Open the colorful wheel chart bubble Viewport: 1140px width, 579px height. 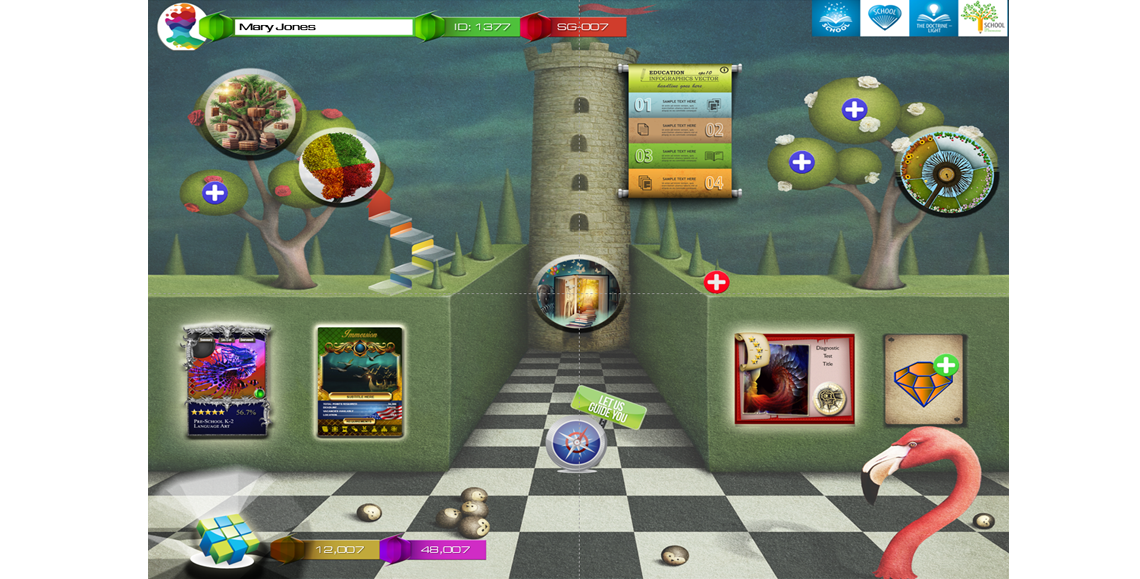945,171
